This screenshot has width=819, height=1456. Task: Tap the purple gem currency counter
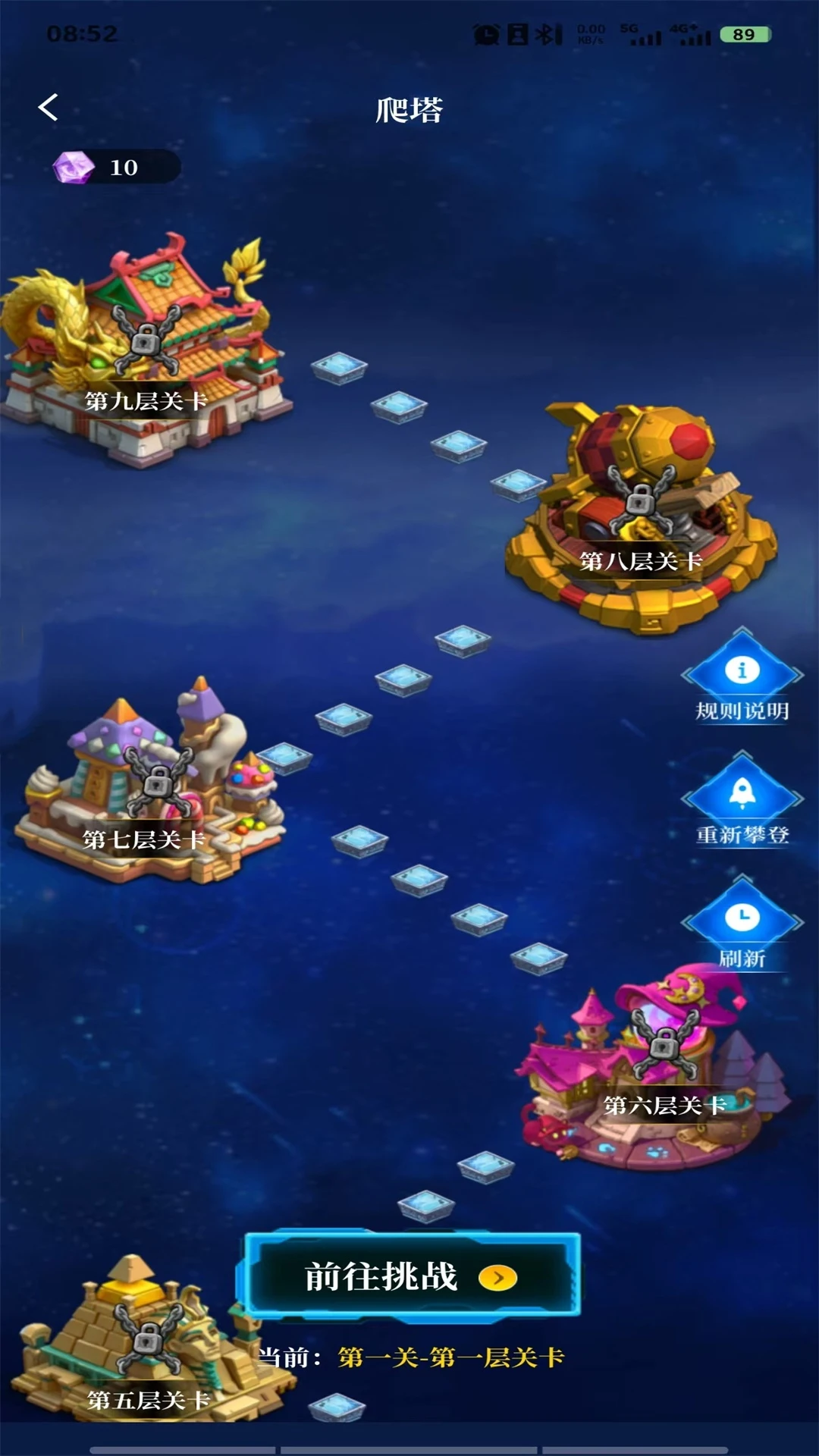(x=115, y=167)
